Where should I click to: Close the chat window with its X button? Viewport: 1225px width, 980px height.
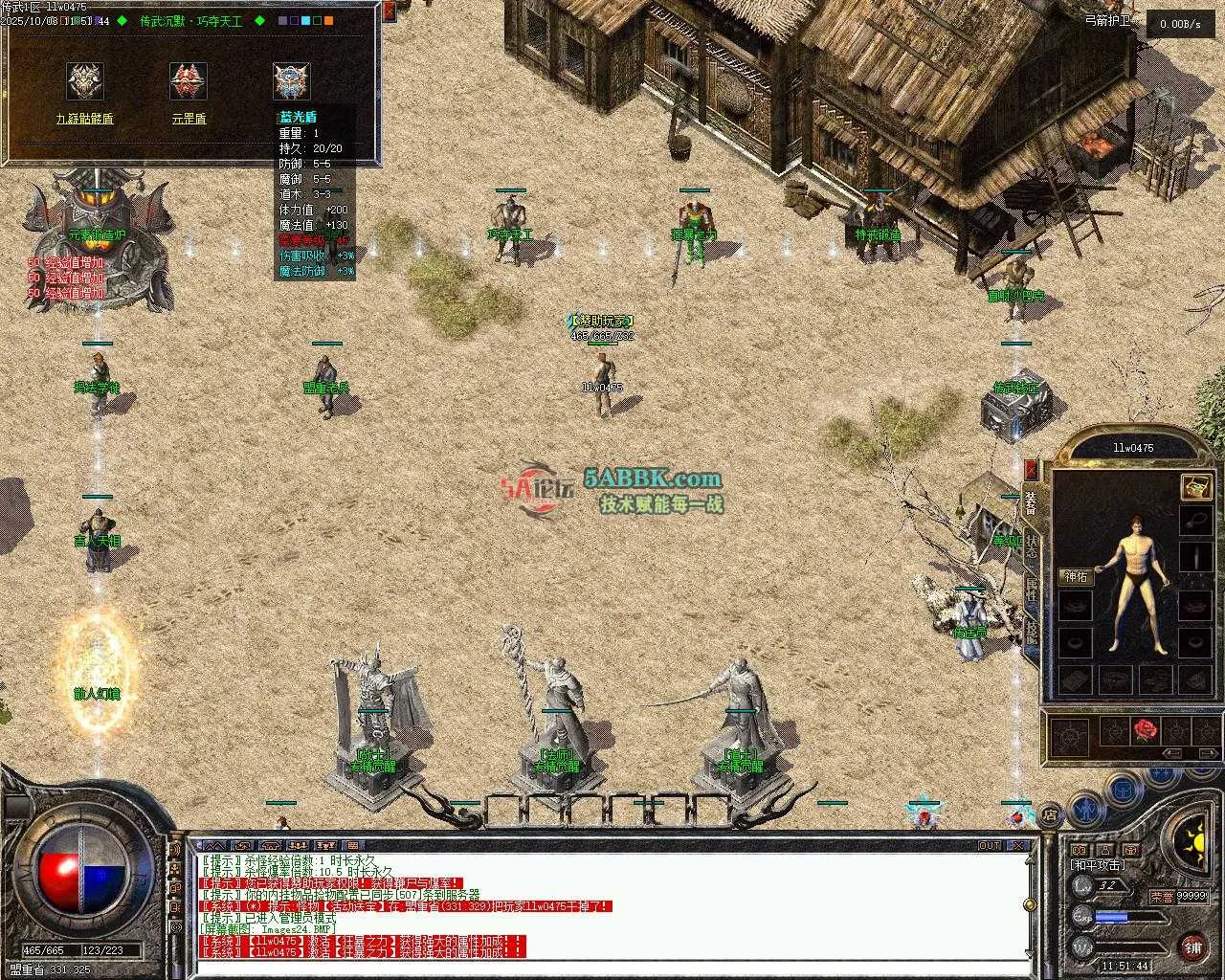tap(1020, 846)
